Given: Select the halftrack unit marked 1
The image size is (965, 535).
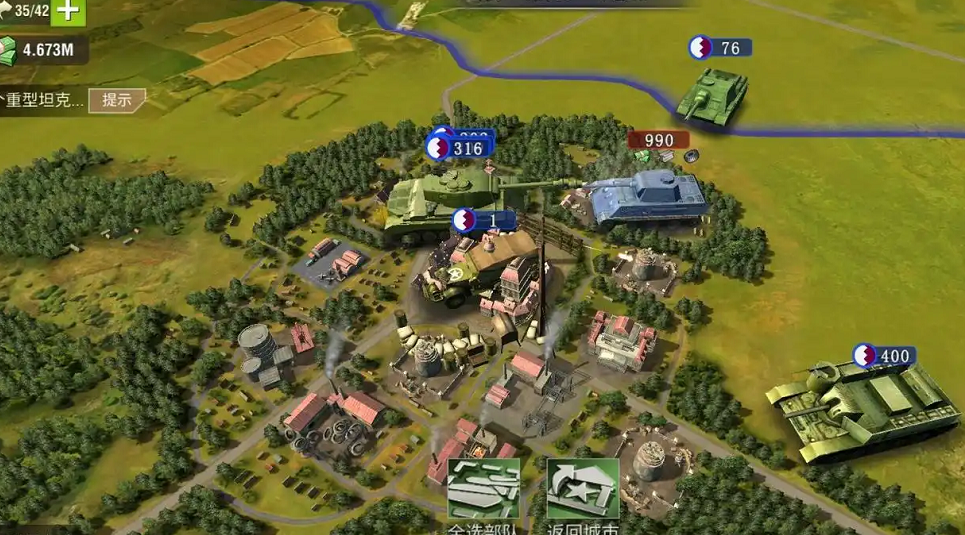Looking at the screenshot, I should click(463, 268).
